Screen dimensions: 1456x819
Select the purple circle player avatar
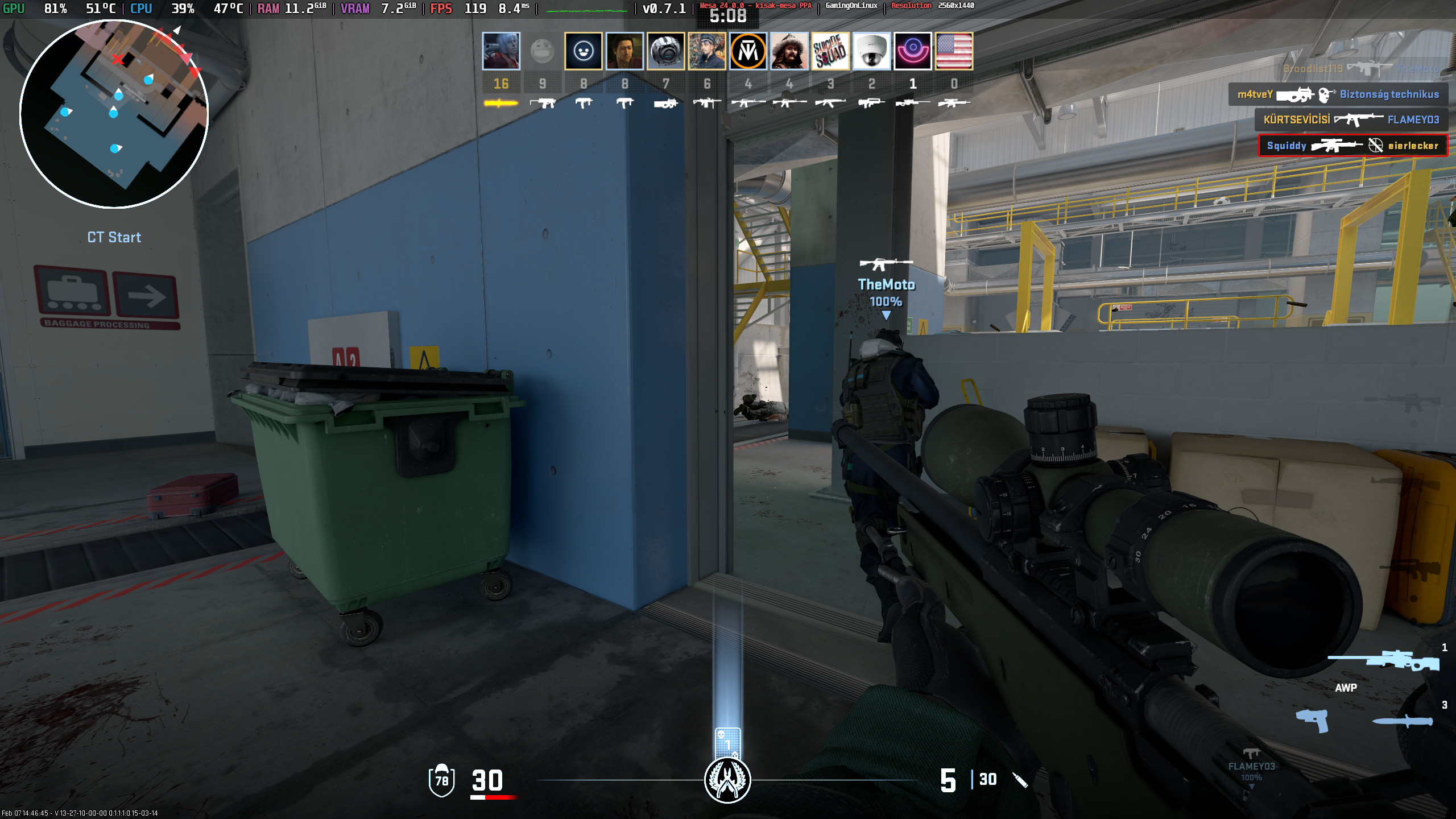912,51
